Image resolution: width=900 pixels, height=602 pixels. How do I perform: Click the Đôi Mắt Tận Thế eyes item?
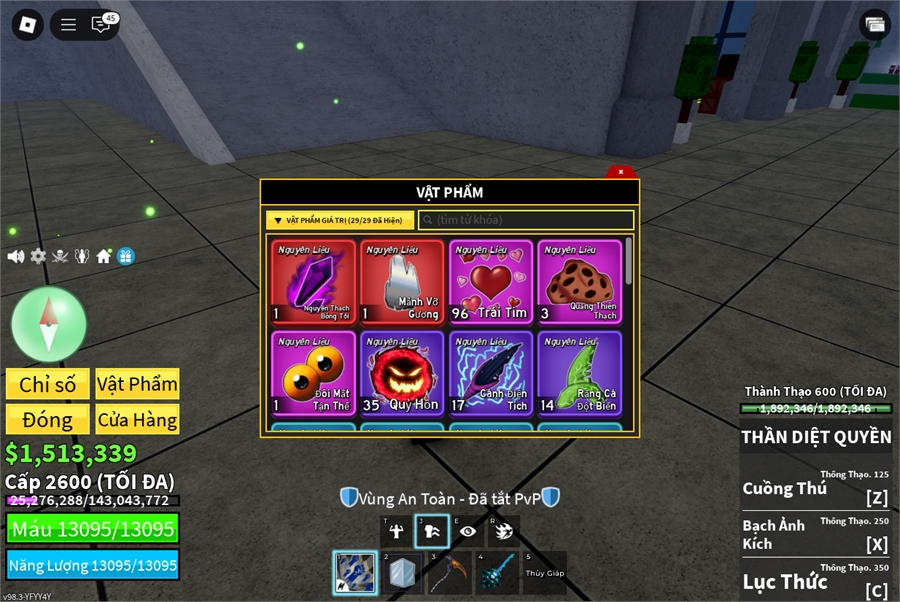313,373
